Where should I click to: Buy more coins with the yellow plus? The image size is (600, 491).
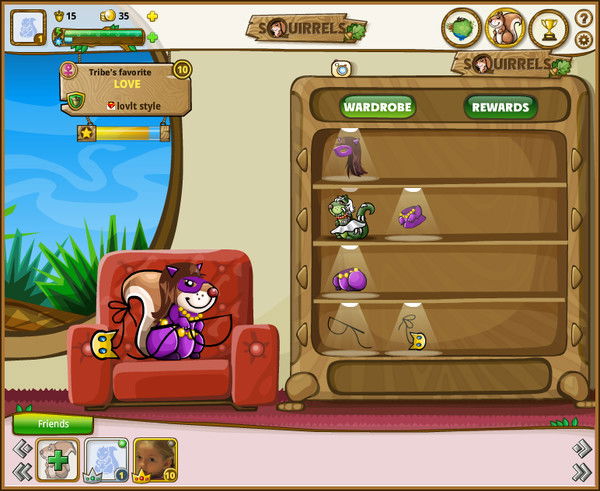pyautogui.click(x=152, y=16)
